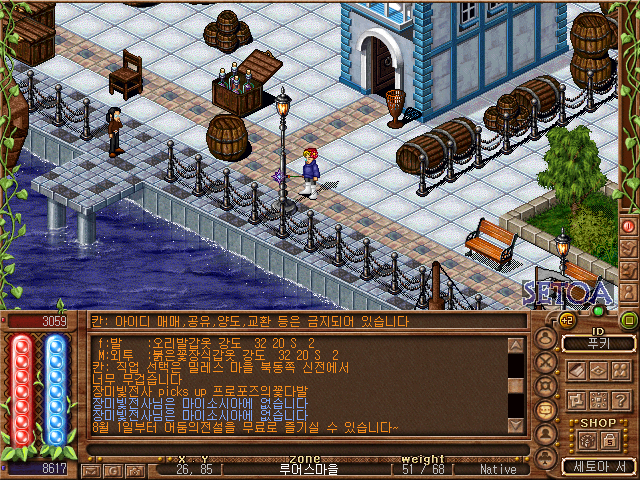This screenshot has height=480, width=640.
Task: Click the shield emblem round button
Action: tap(546, 387)
